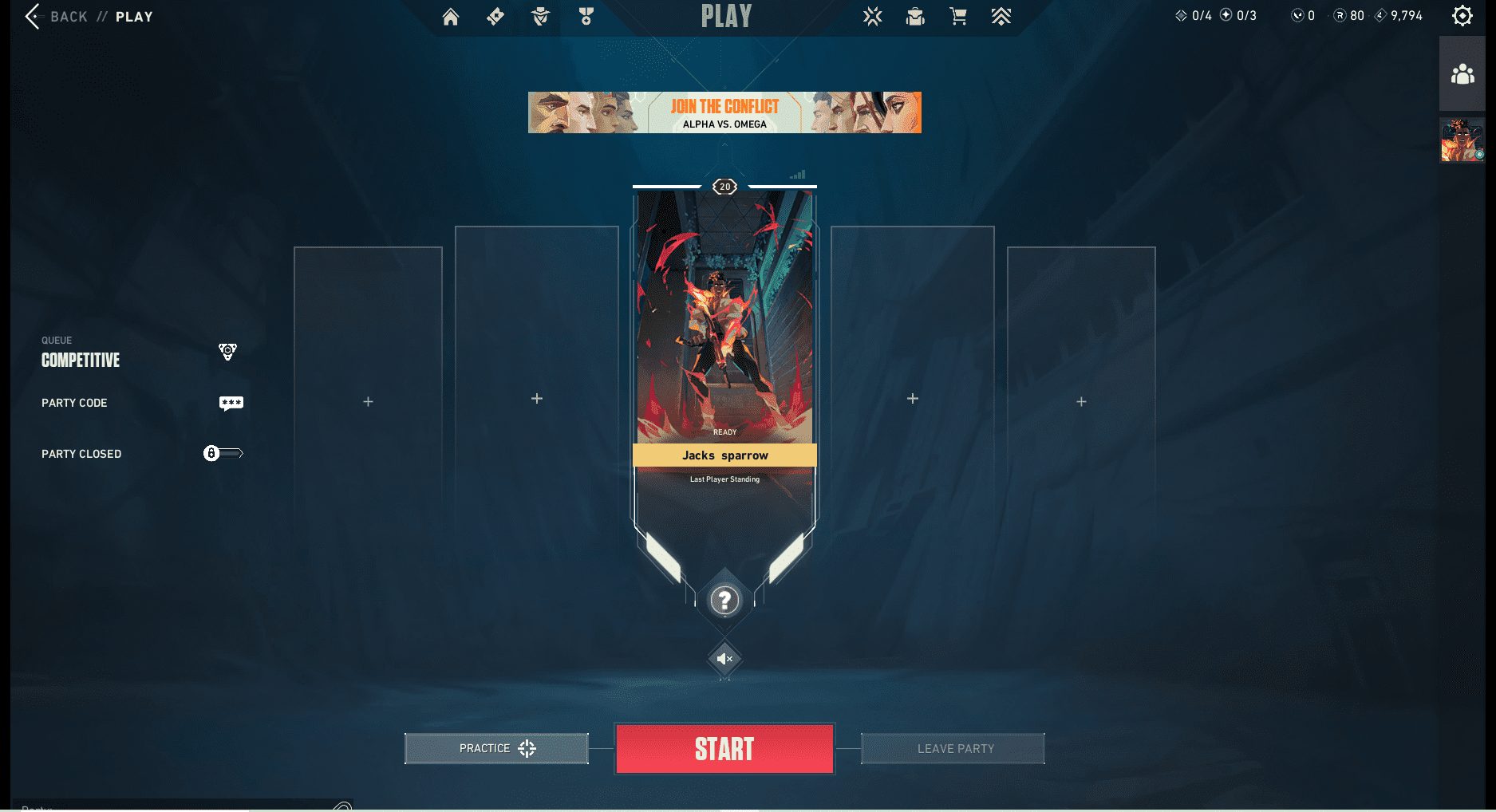Reveal the hidden Party Code
Viewport: 1496px width, 812px height.
[231, 402]
